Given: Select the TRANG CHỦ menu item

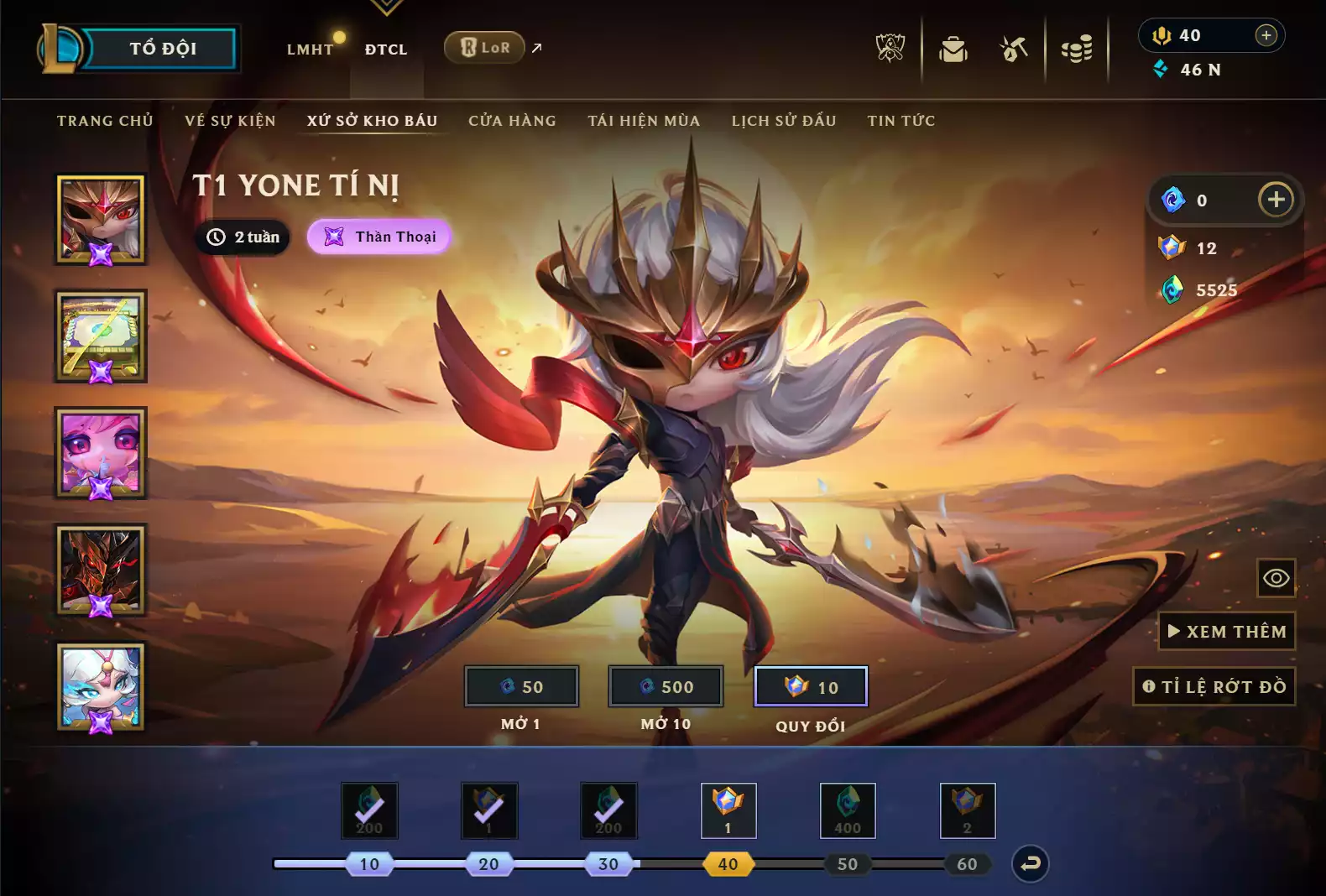Looking at the screenshot, I should (104, 121).
